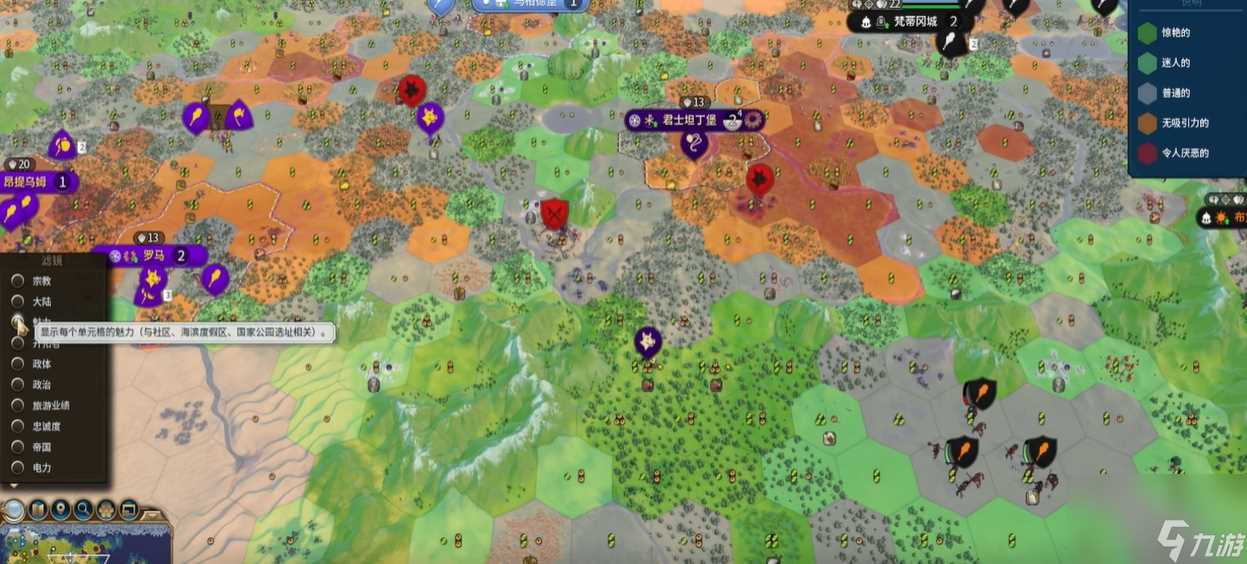This screenshot has height=564, width=1247.
Task: Enable the 忠诚度 (Loyalty) lens
Action: tap(18, 426)
